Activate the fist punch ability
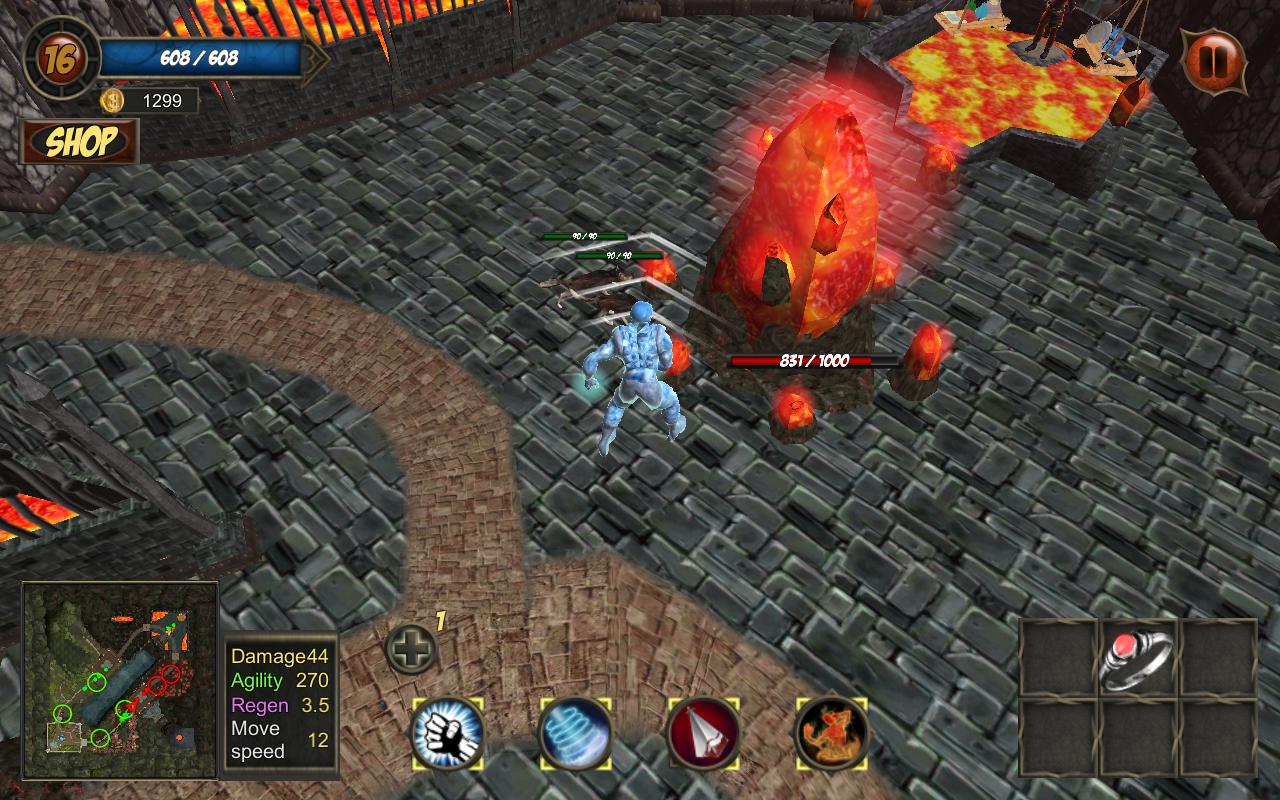Viewport: 1280px width, 800px height. (448, 733)
